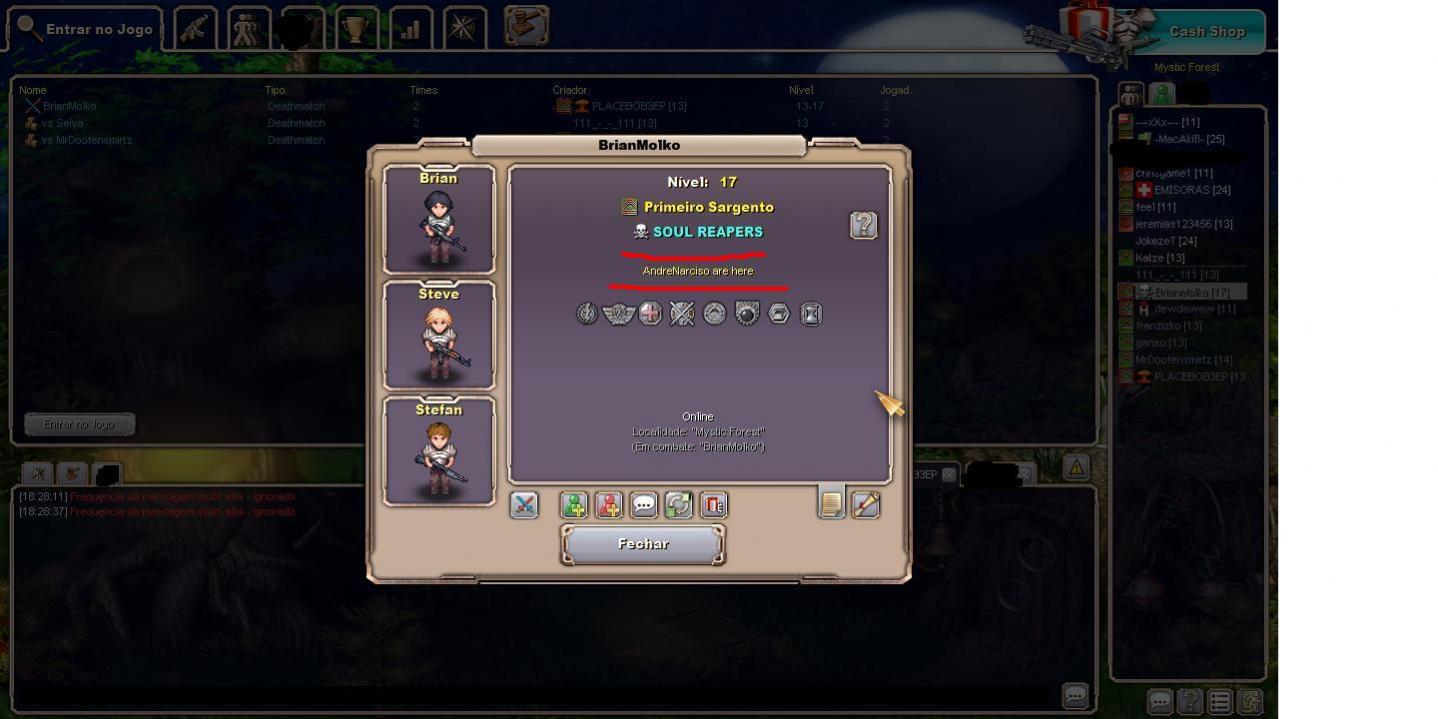Open the rifle weapons tab
Viewport: 1438px width, 719px height.
pyautogui.click(x=195, y=29)
